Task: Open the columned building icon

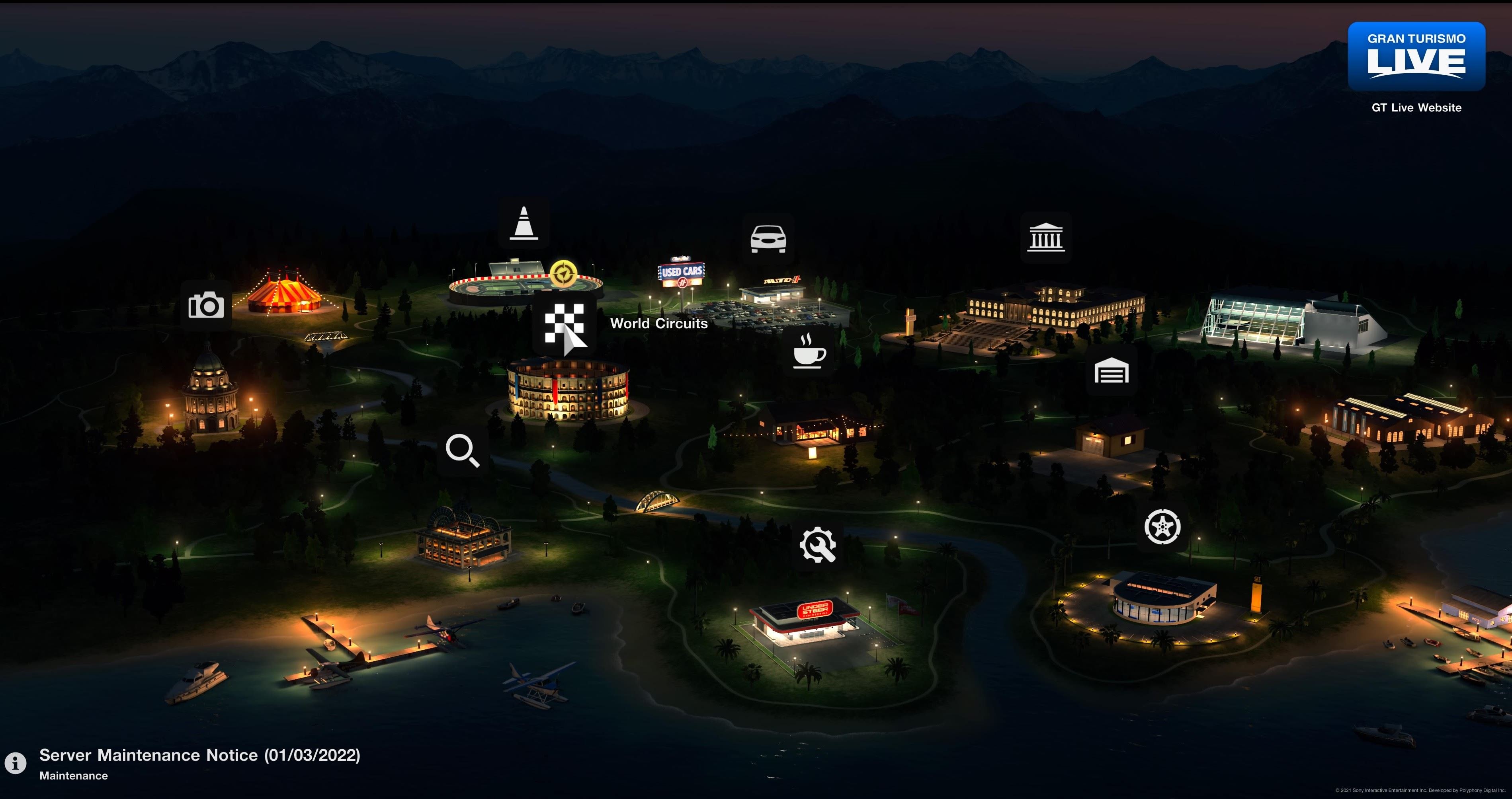Action: coord(1046,238)
